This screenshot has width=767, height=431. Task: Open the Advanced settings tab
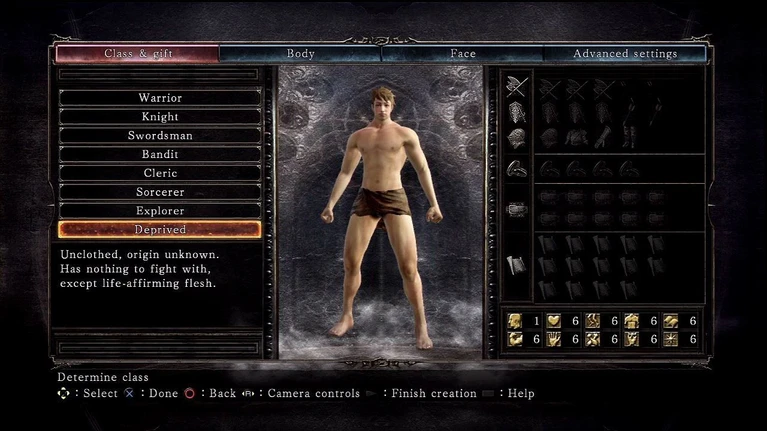click(x=625, y=54)
